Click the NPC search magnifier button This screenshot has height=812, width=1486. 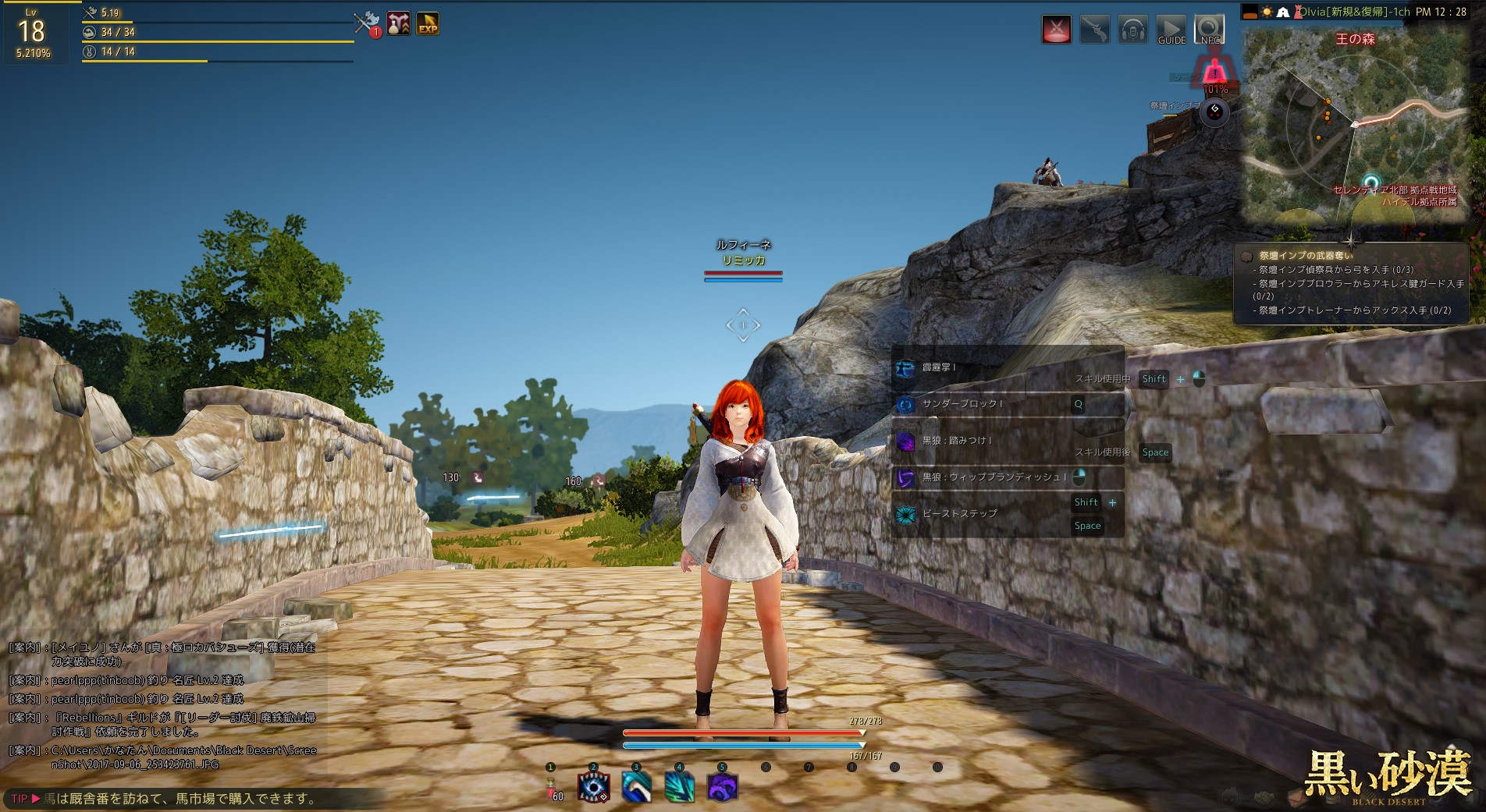point(1209,30)
